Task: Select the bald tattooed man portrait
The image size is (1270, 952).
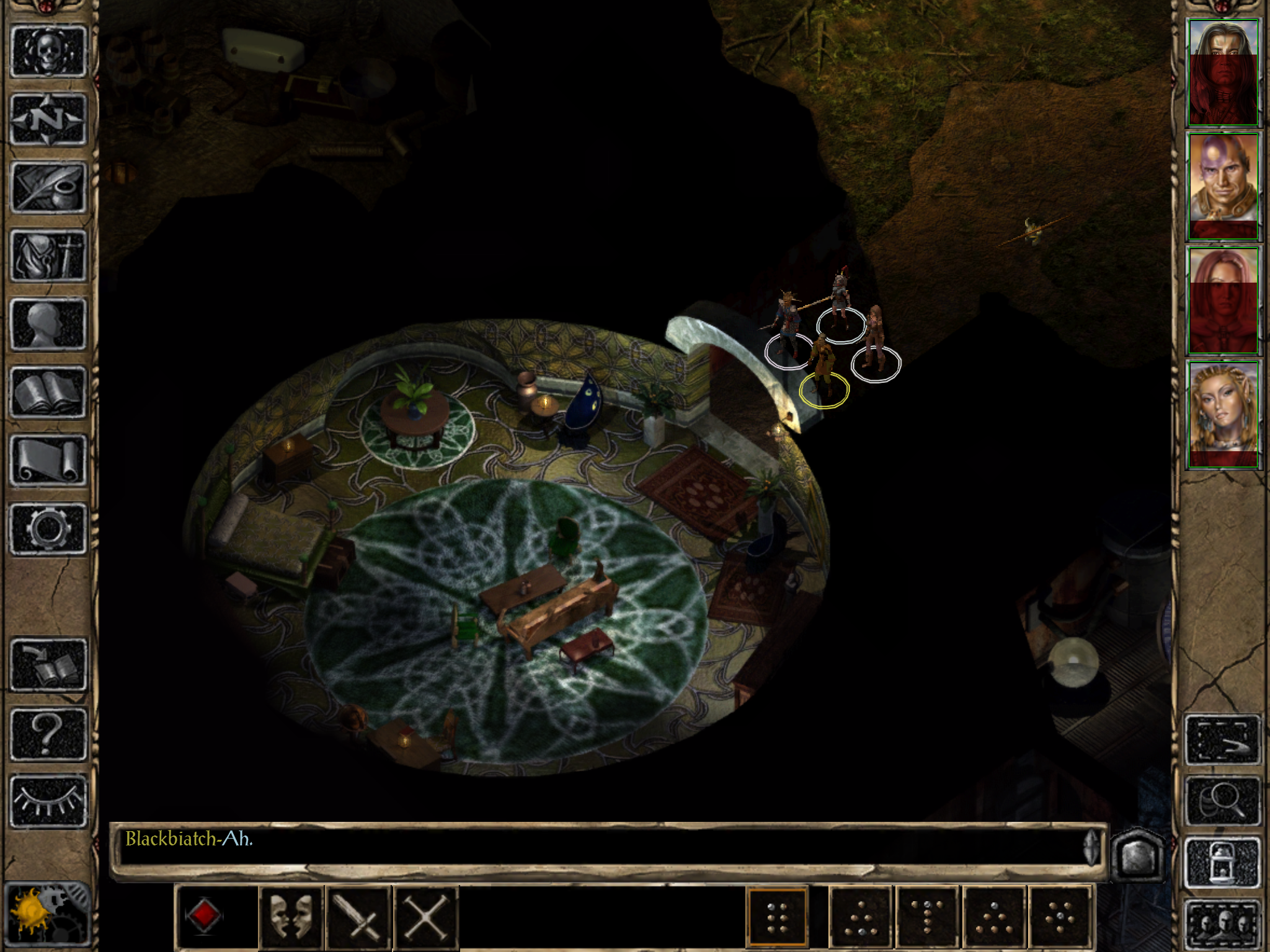Action: click(x=1223, y=187)
